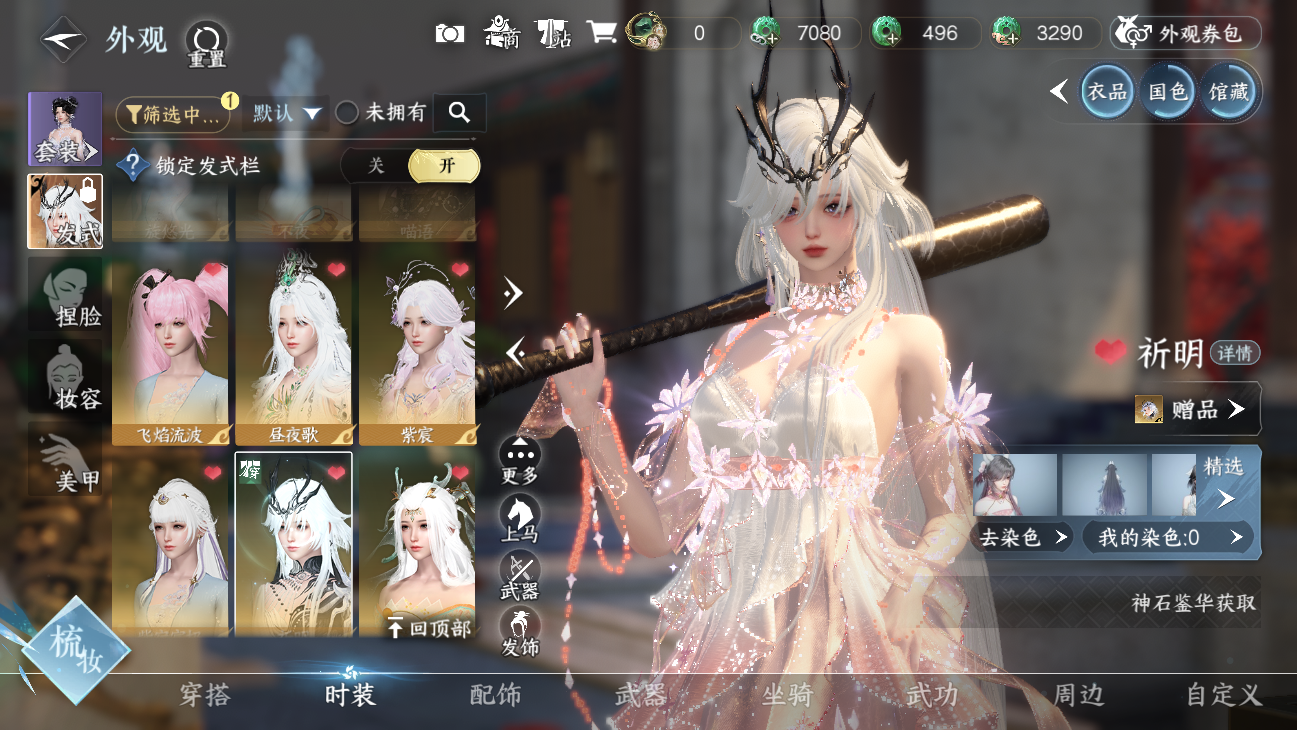Viewport: 1297px width, 730px height.
Task: Tick the 未拥有 unowned checkbox
Action: click(347, 113)
